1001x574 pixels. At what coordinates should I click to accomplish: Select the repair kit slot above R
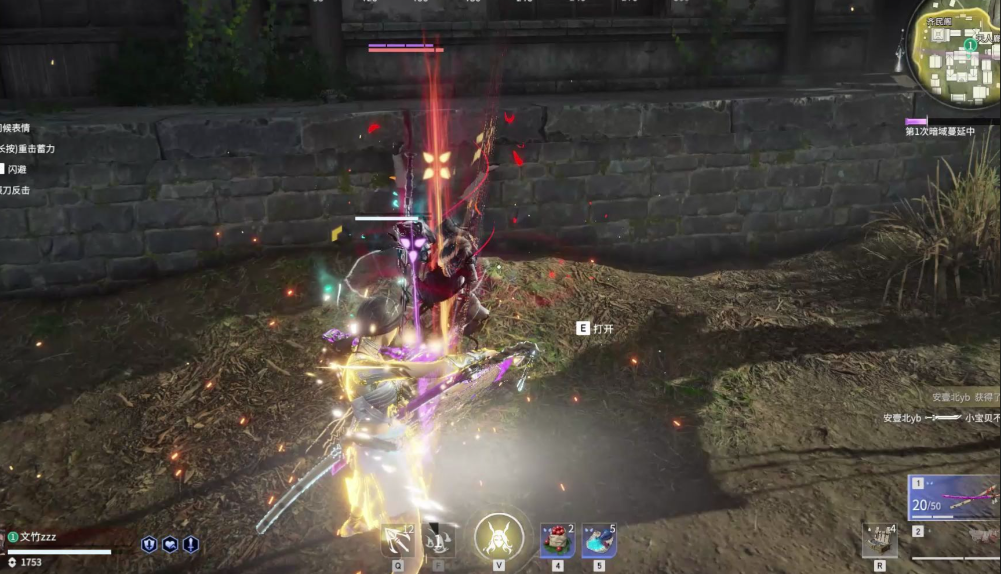point(879,541)
